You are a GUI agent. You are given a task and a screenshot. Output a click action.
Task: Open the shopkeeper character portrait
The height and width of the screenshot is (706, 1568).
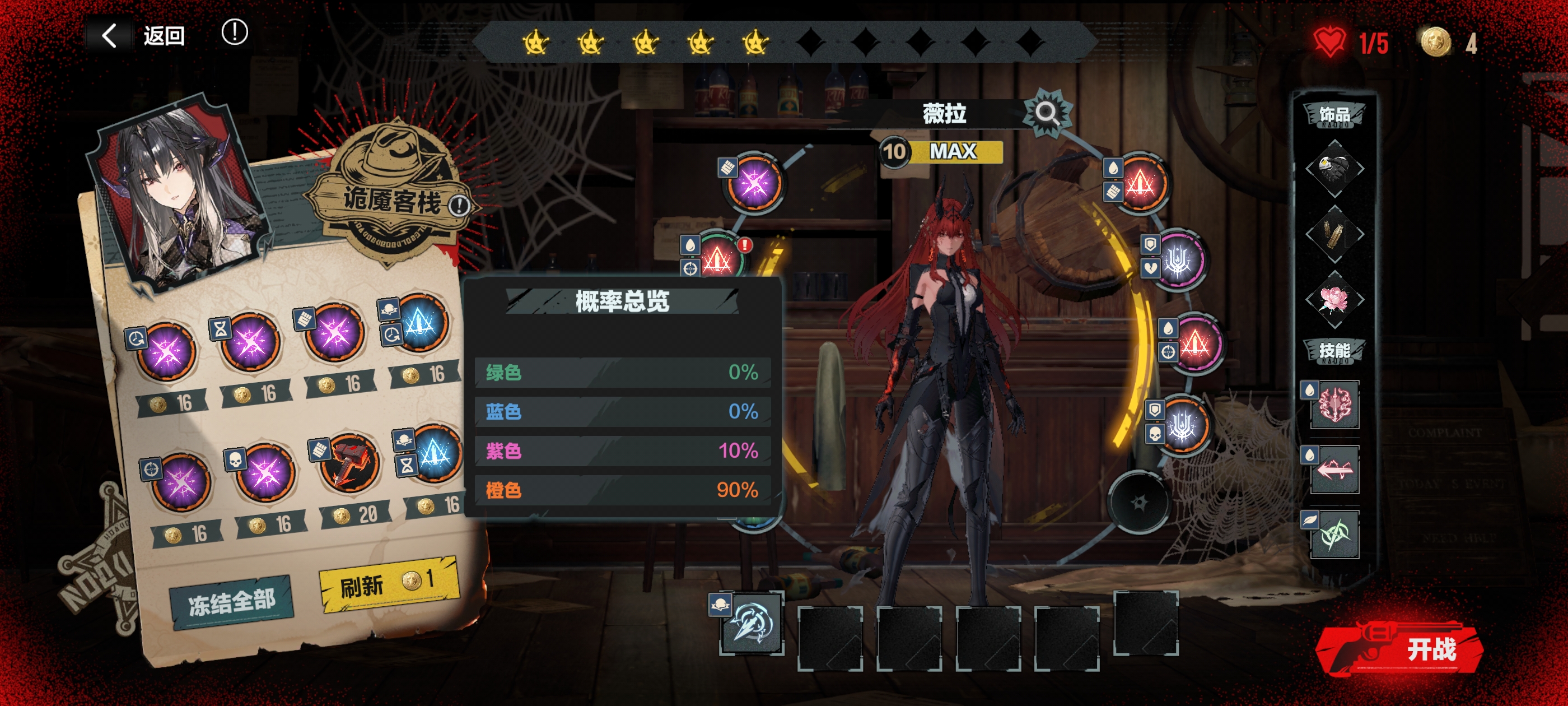click(176, 192)
